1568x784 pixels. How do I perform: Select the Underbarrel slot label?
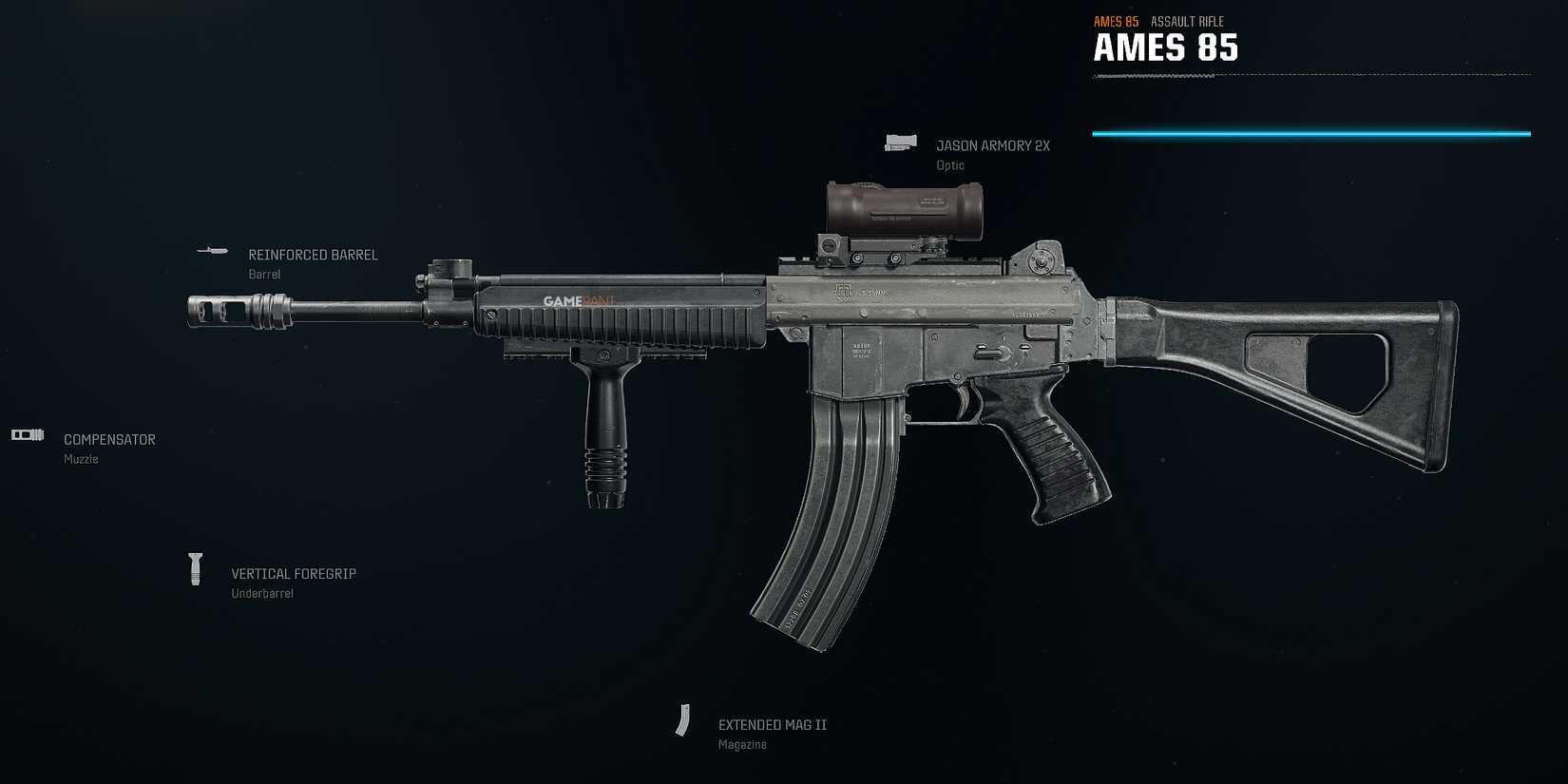[x=262, y=592]
